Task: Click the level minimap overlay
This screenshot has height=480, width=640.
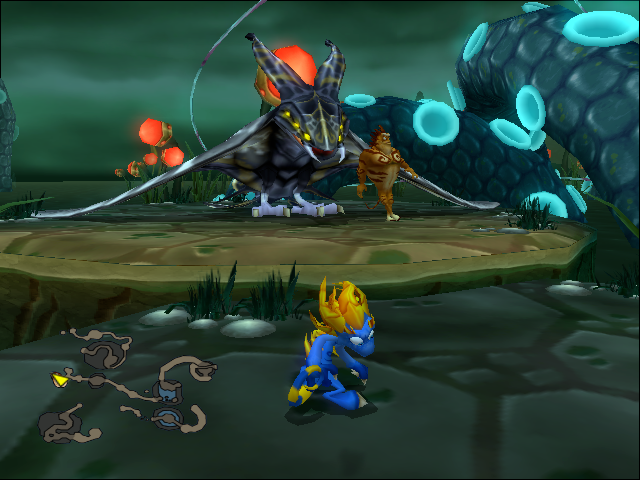Action: 128,385
